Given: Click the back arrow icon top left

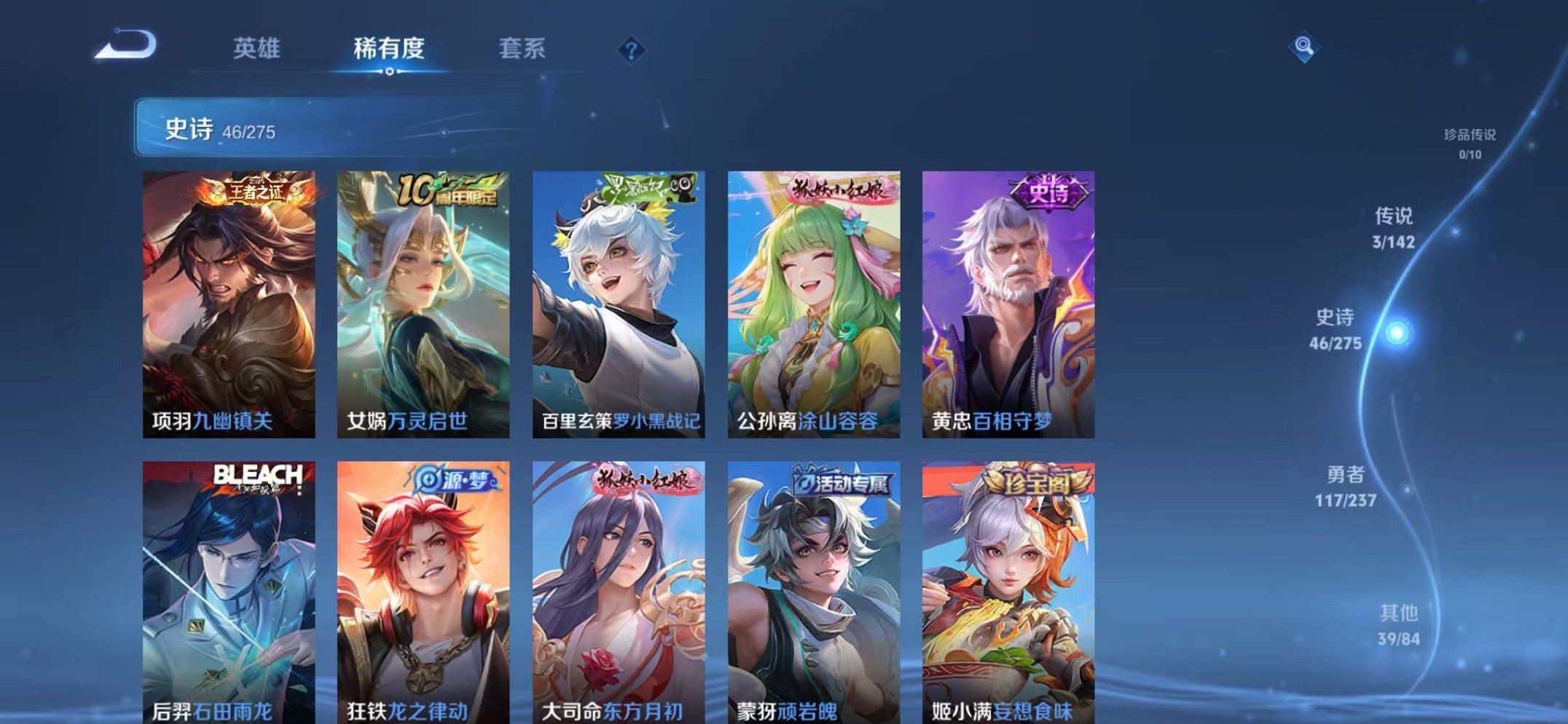Looking at the screenshot, I should click(x=127, y=46).
